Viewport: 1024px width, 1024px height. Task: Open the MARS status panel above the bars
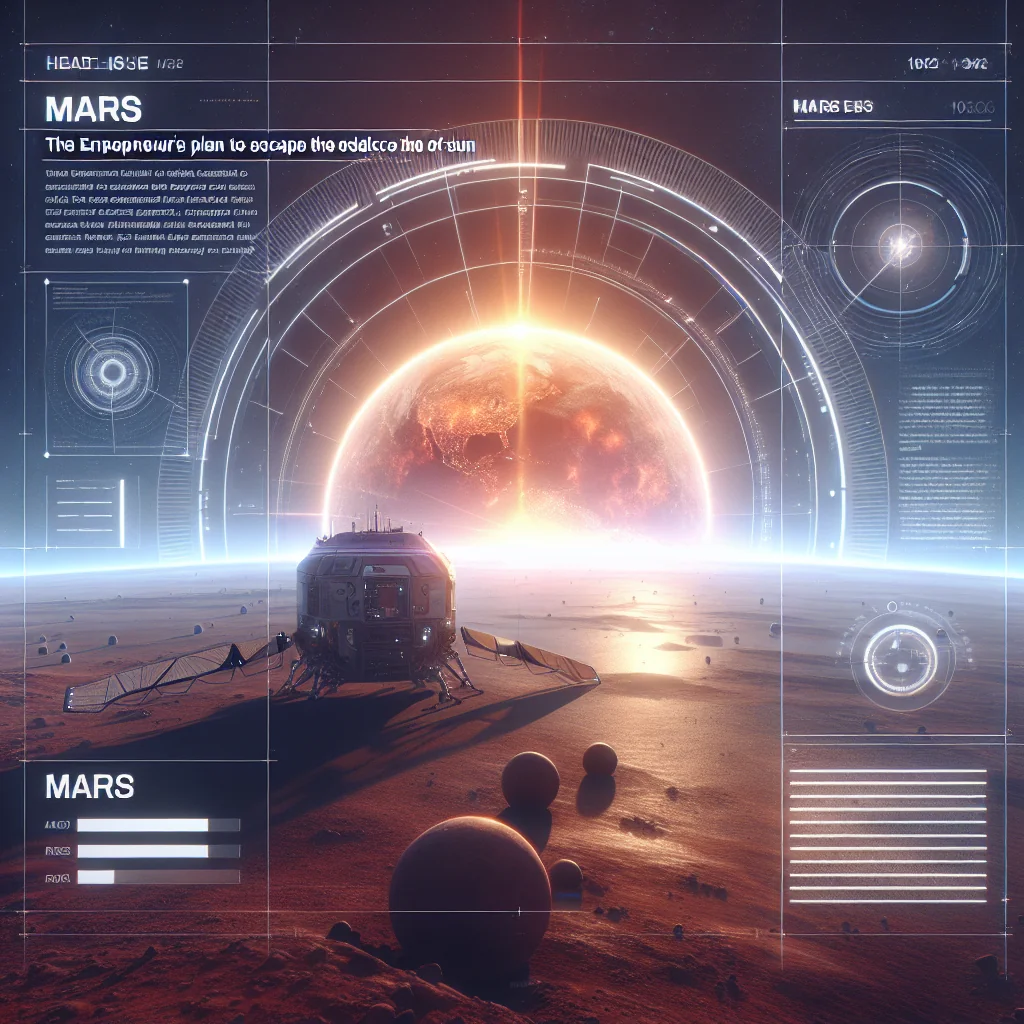coord(90,786)
